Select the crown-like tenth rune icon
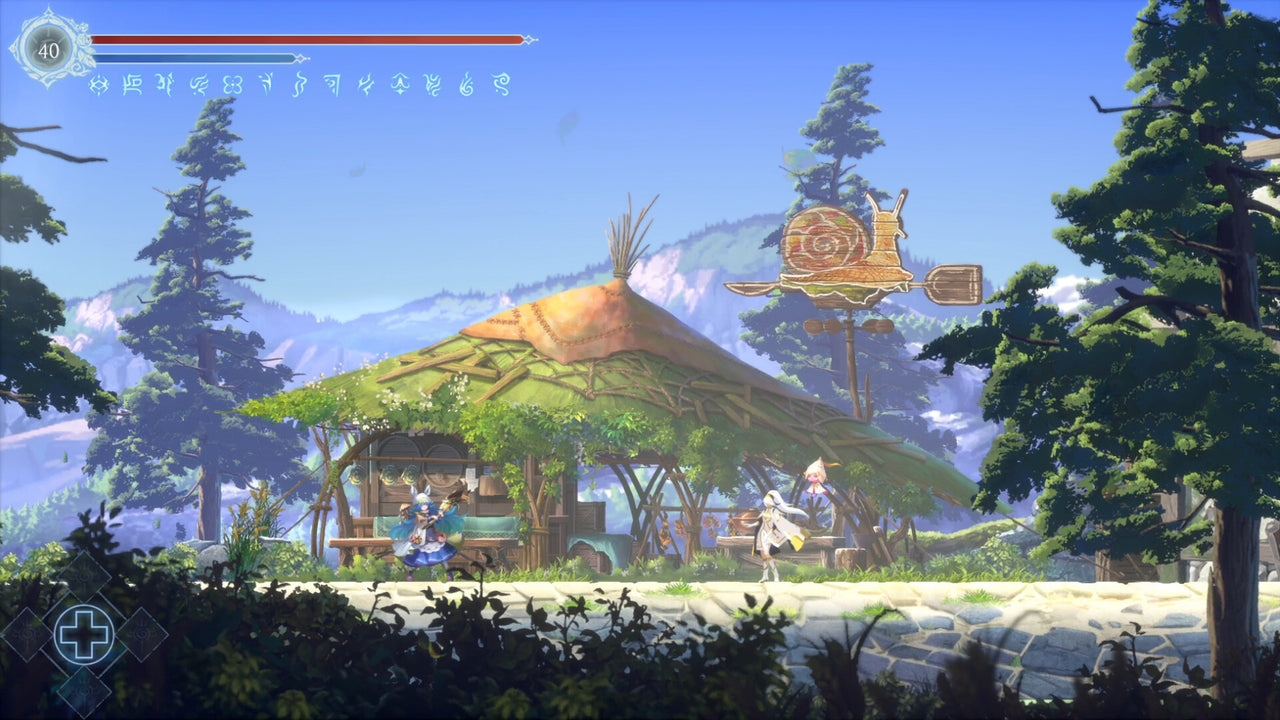1280x720 pixels. click(399, 84)
